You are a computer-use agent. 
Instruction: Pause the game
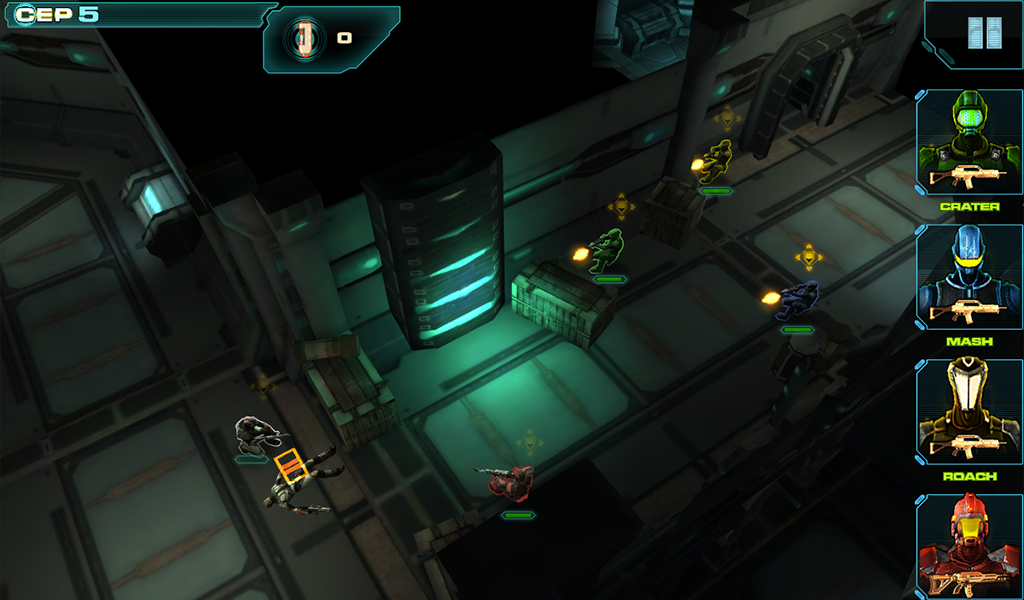(x=983, y=34)
